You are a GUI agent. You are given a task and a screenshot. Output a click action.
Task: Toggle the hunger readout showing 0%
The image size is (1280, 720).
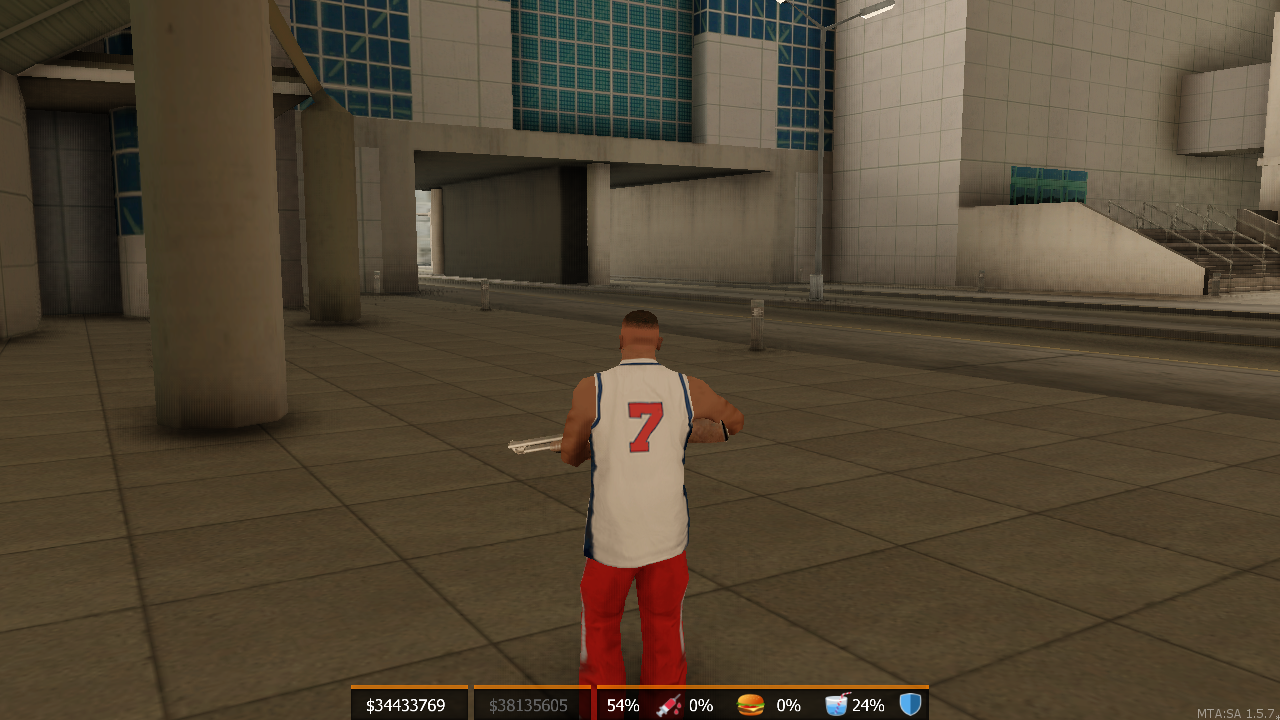click(x=789, y=705)
